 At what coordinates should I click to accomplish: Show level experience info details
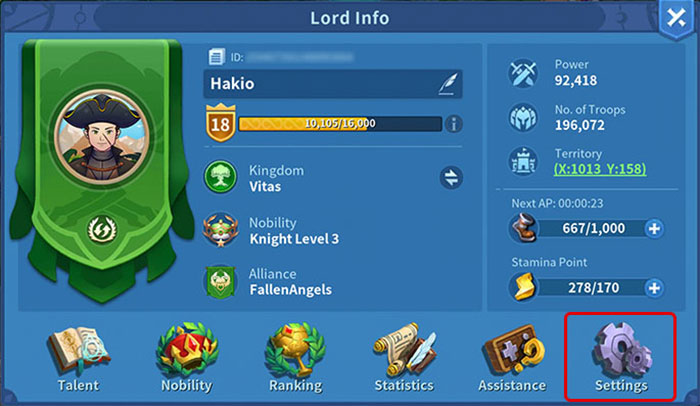point(453,124)
